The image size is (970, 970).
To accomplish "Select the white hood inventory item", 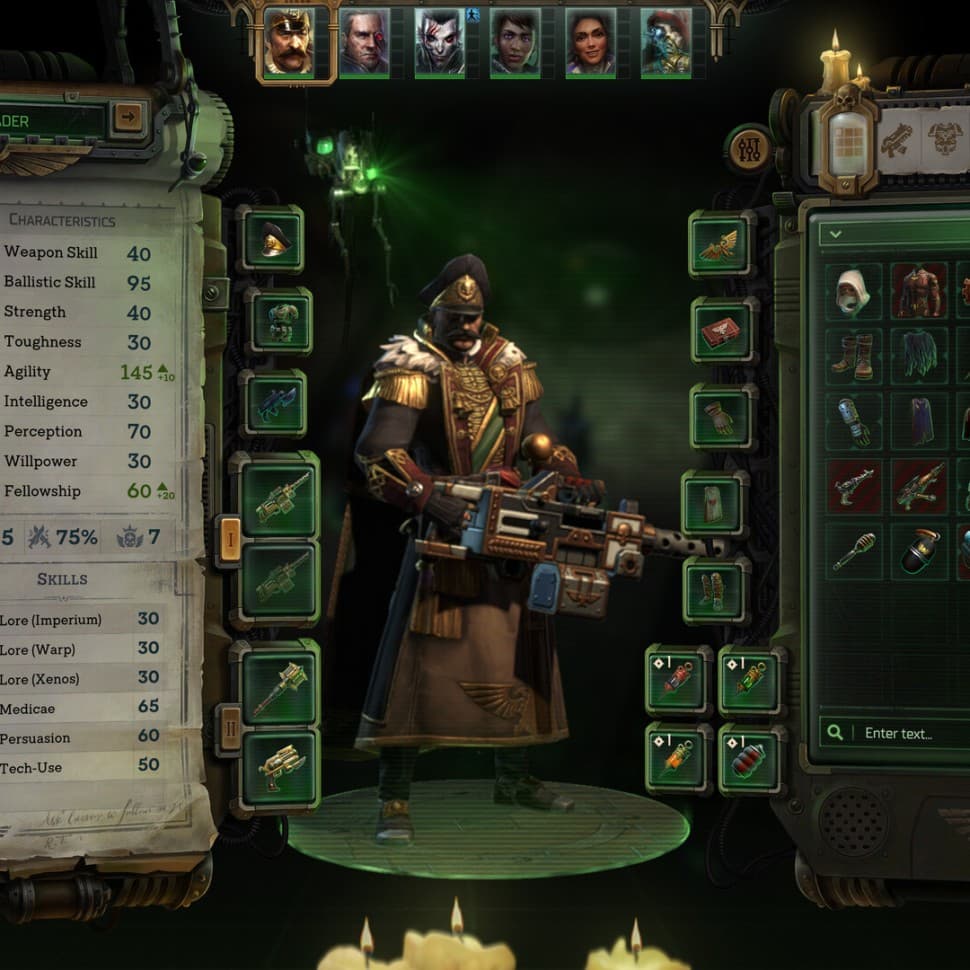I will click(853, 291).
